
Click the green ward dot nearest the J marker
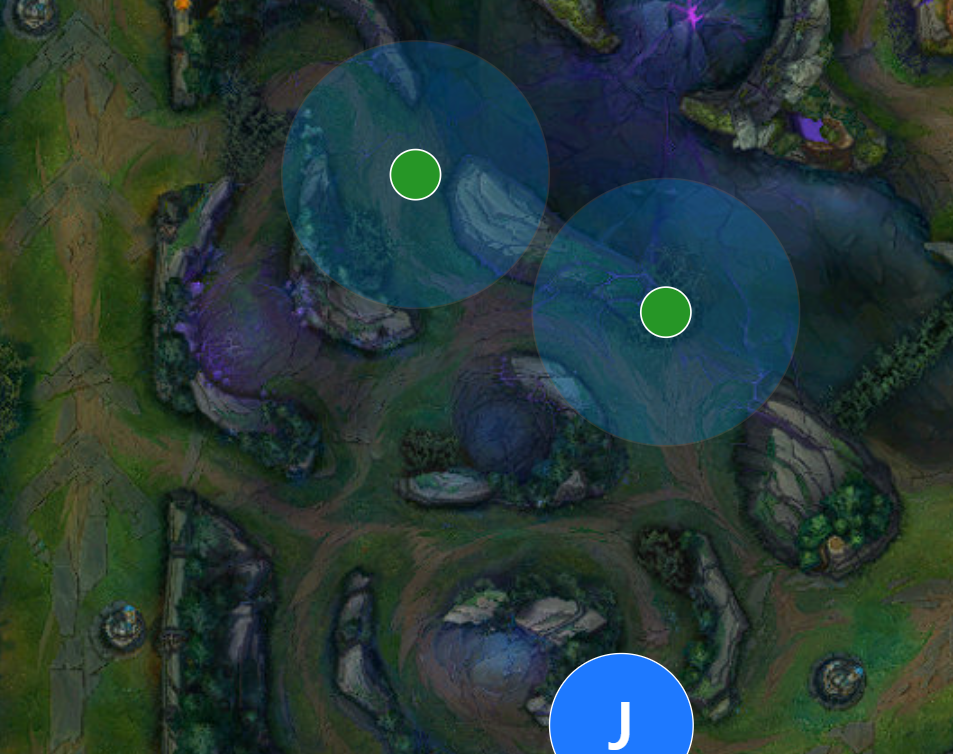coord(665,312)
